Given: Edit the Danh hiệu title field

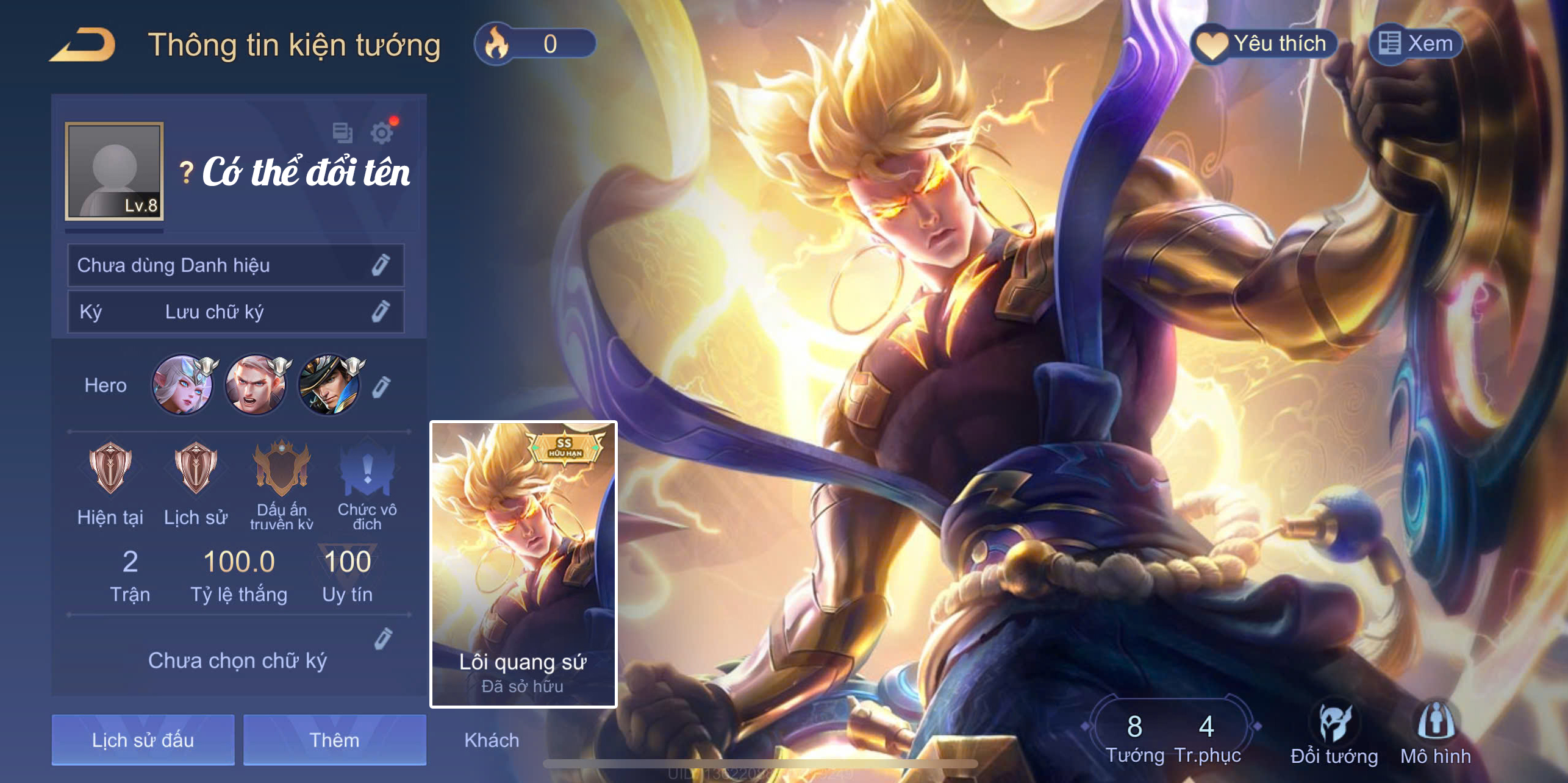Looking at the screenshot, I should point(381,265).
